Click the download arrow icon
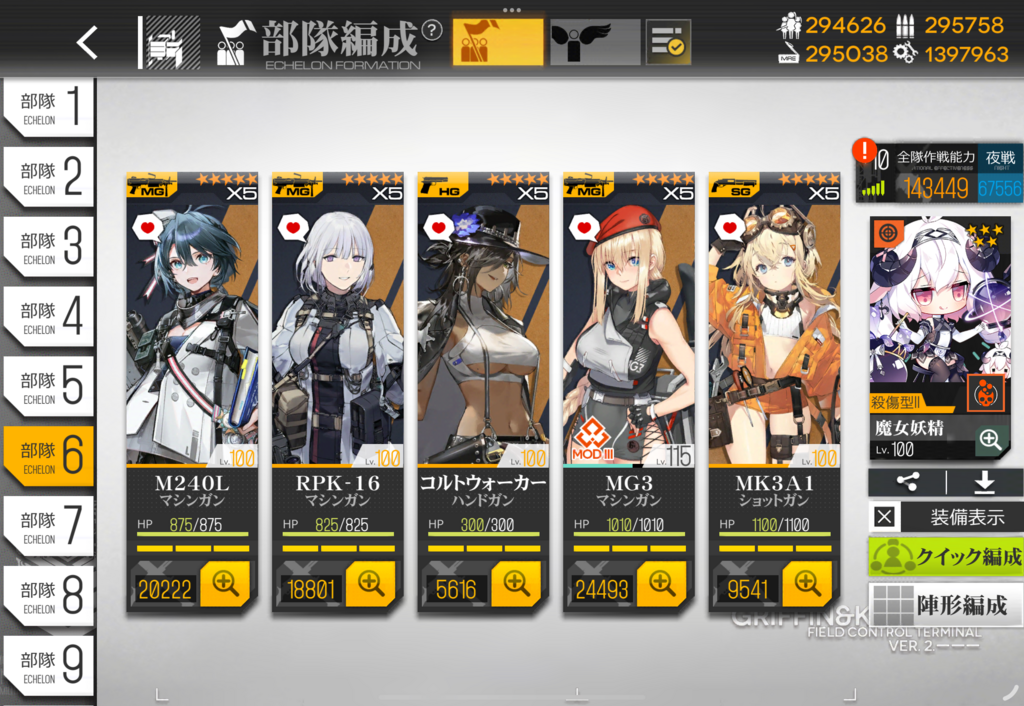 click(x=984, y=483)
